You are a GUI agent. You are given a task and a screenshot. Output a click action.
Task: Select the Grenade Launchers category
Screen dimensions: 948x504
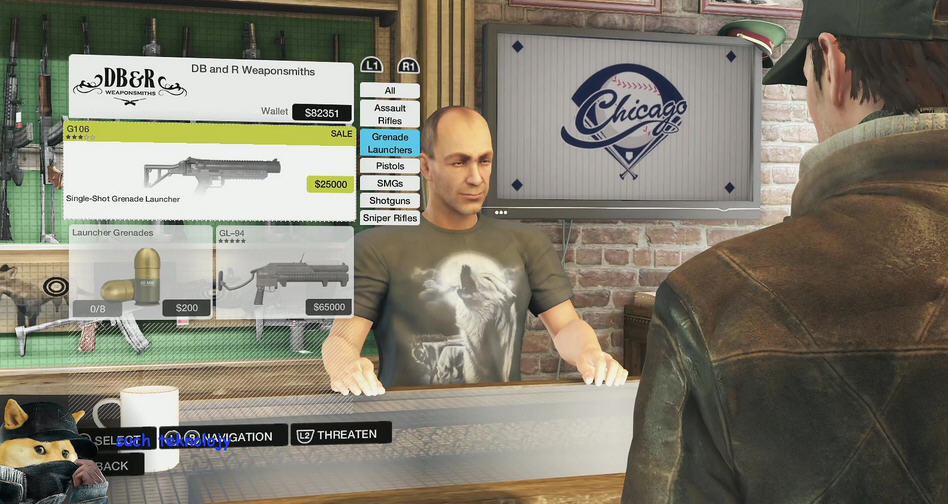(x=389, y=143)
